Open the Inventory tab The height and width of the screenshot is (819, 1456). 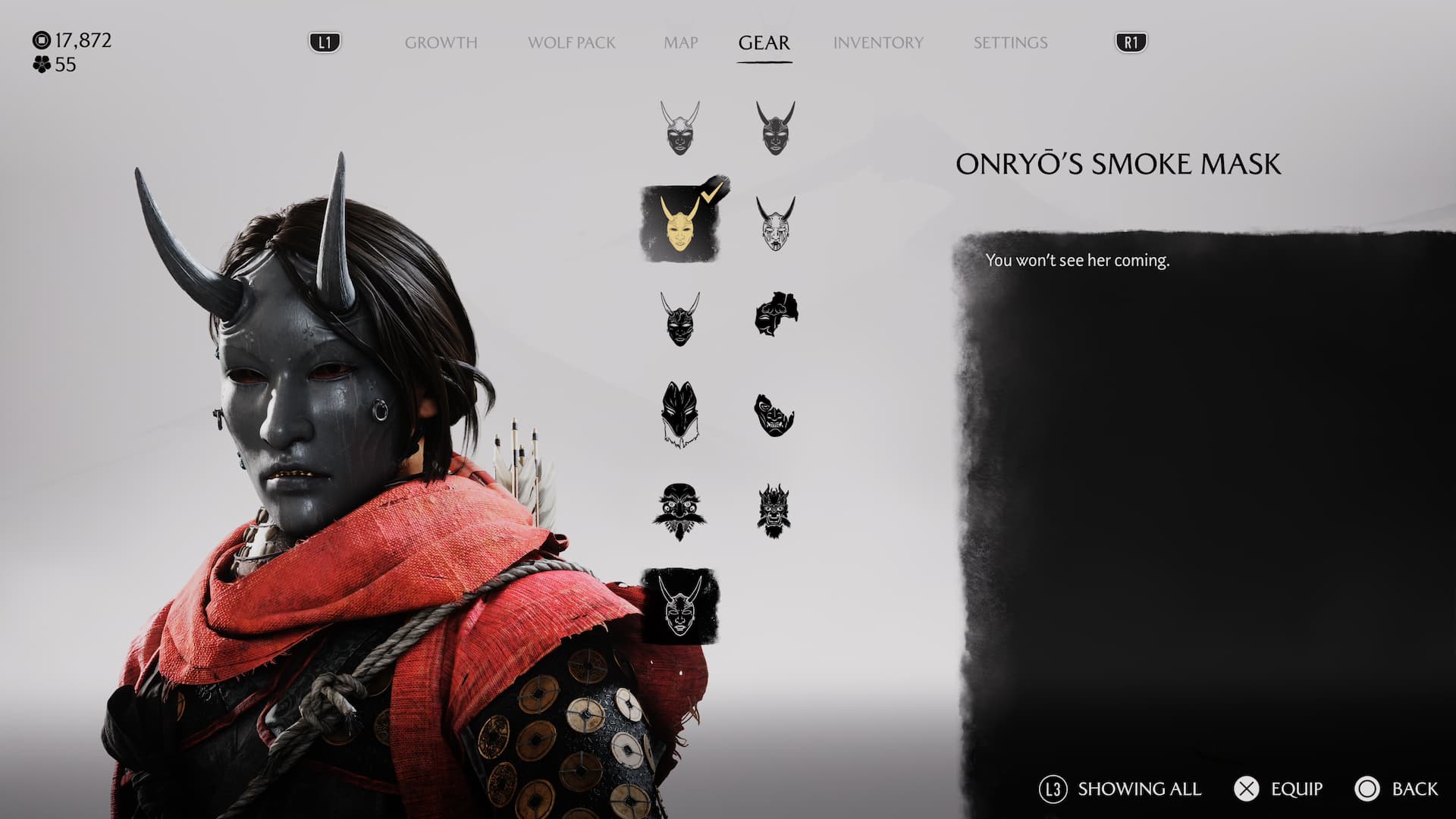click(878, 42)
